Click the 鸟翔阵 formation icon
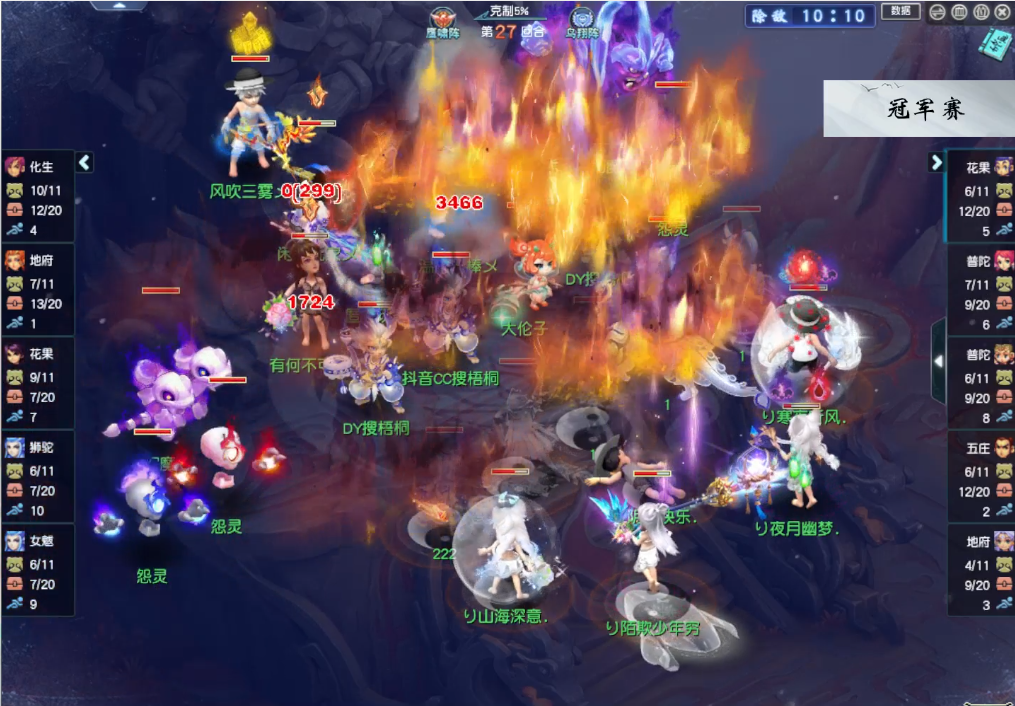Image resolution: width=1015 pixels, height=706 pixels. [x=582, y=20]
